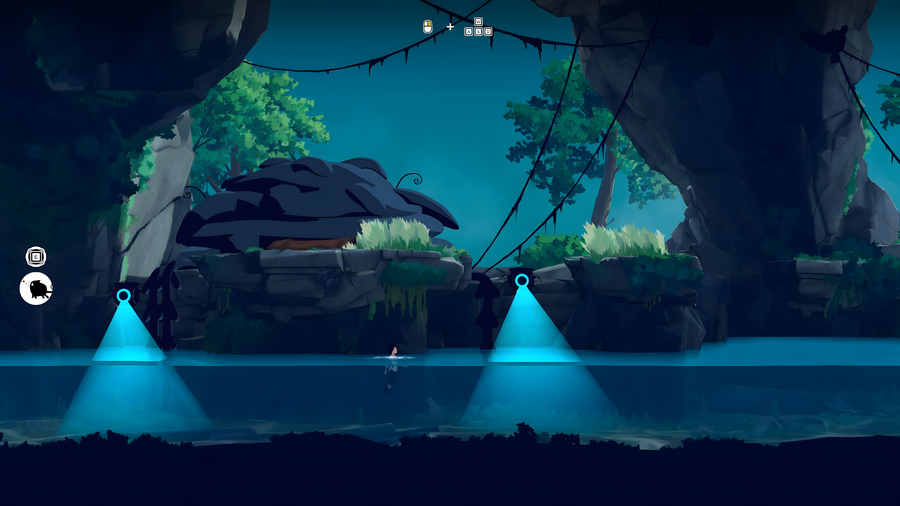Select the black boar creature icon

36,290
